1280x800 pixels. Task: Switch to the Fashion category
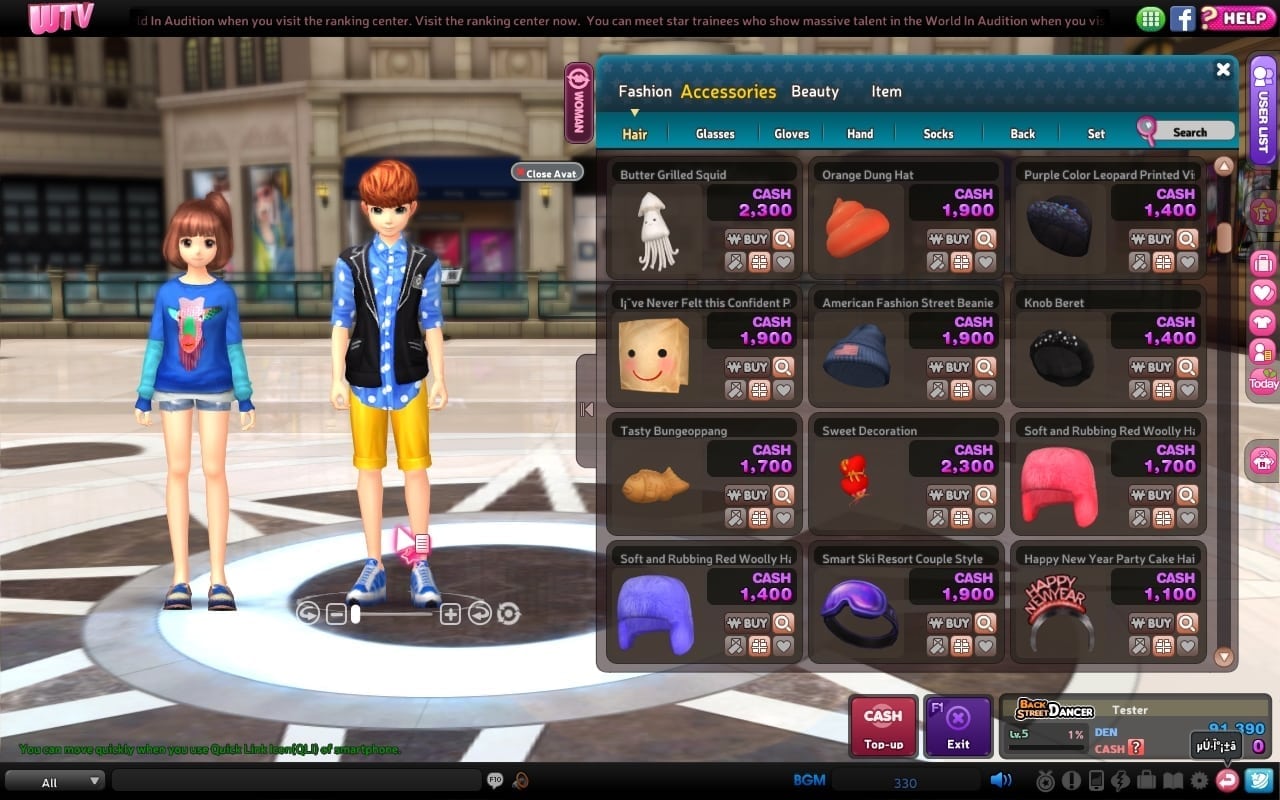coord(644,91)
